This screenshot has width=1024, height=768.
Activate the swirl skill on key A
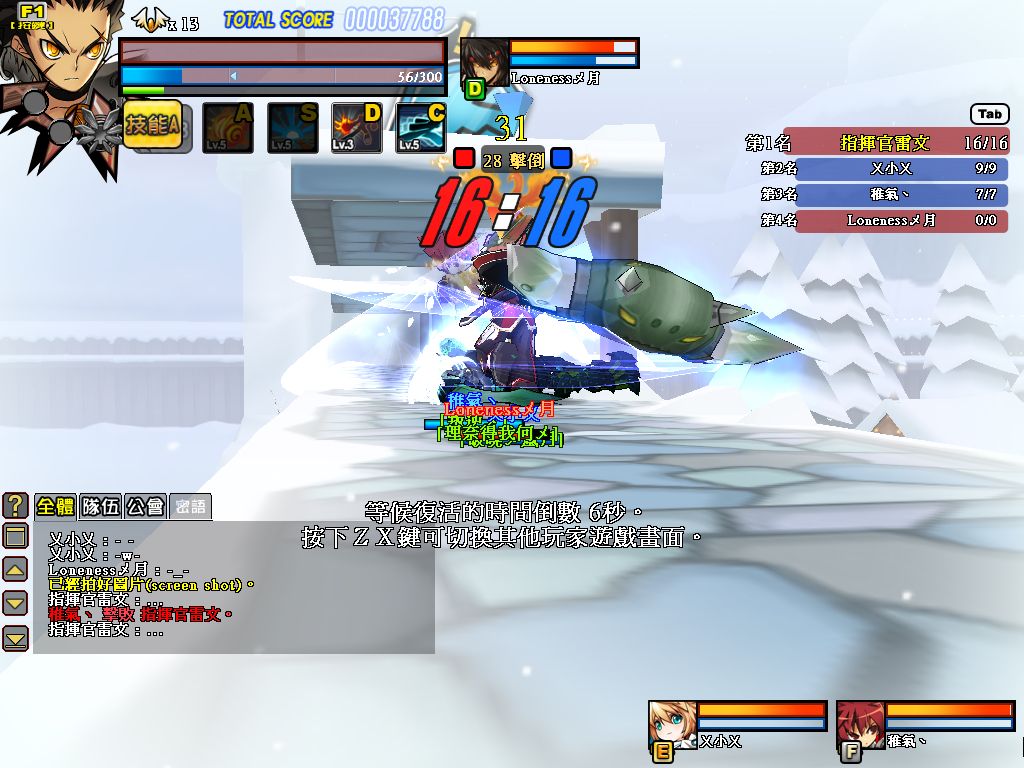coord(228,128)
